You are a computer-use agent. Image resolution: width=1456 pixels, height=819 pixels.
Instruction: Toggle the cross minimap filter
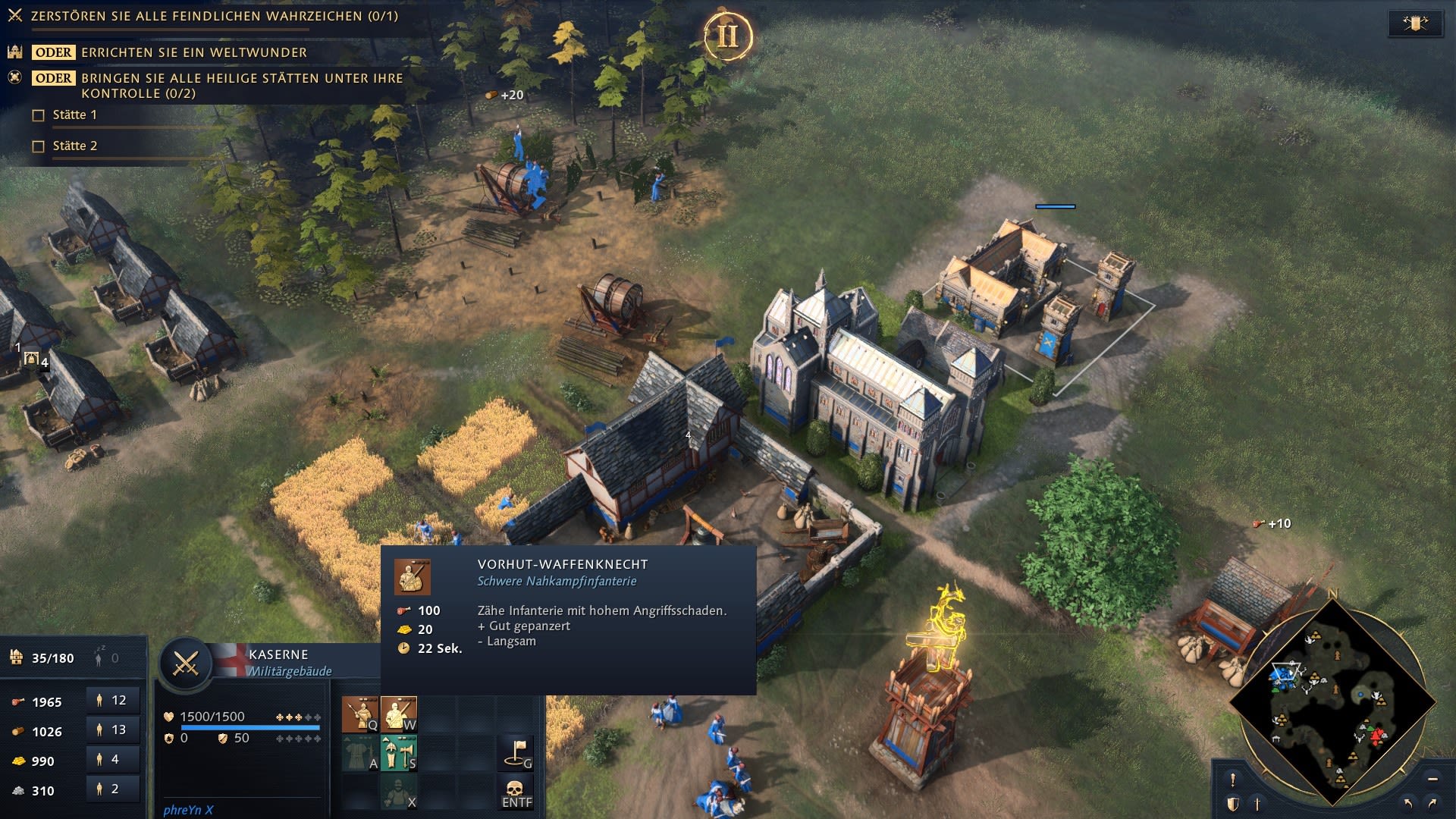1257,804
